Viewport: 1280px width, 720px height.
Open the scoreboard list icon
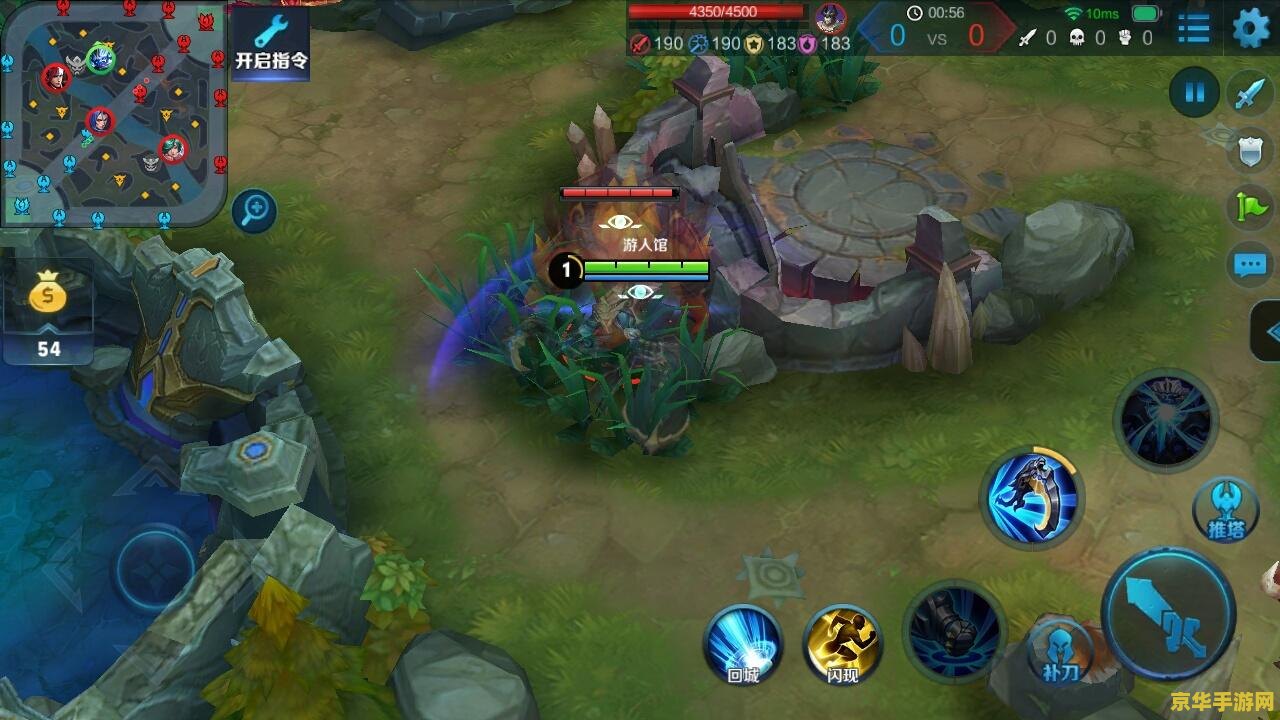pos(1193,28)
